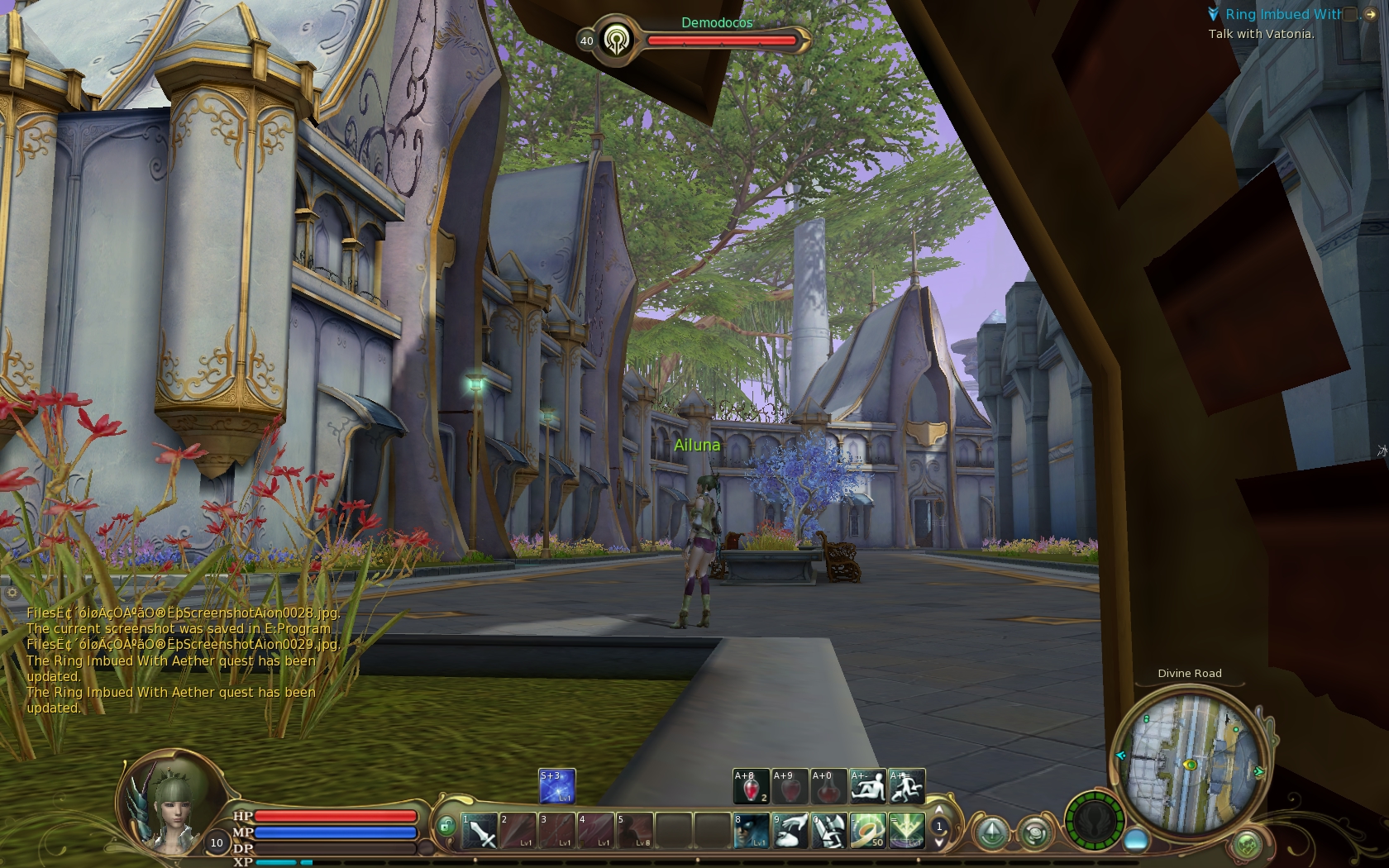Image resolution: width=1389 pixels, height=868 pixels.
Task: Activate the masked face skill in slot 8
Action: click(751, 831)
